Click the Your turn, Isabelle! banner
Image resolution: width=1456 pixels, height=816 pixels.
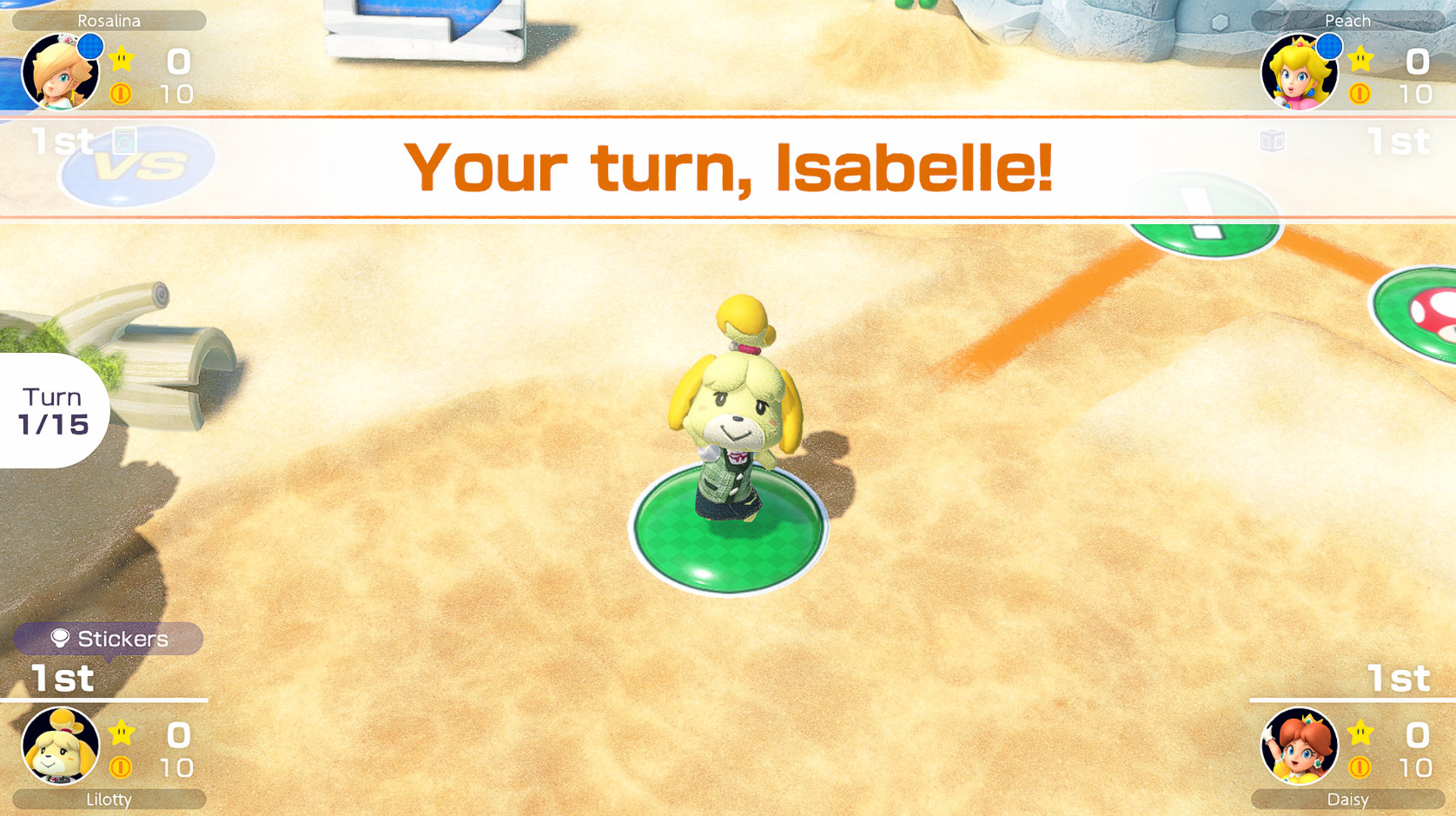(x=728, y=165)
